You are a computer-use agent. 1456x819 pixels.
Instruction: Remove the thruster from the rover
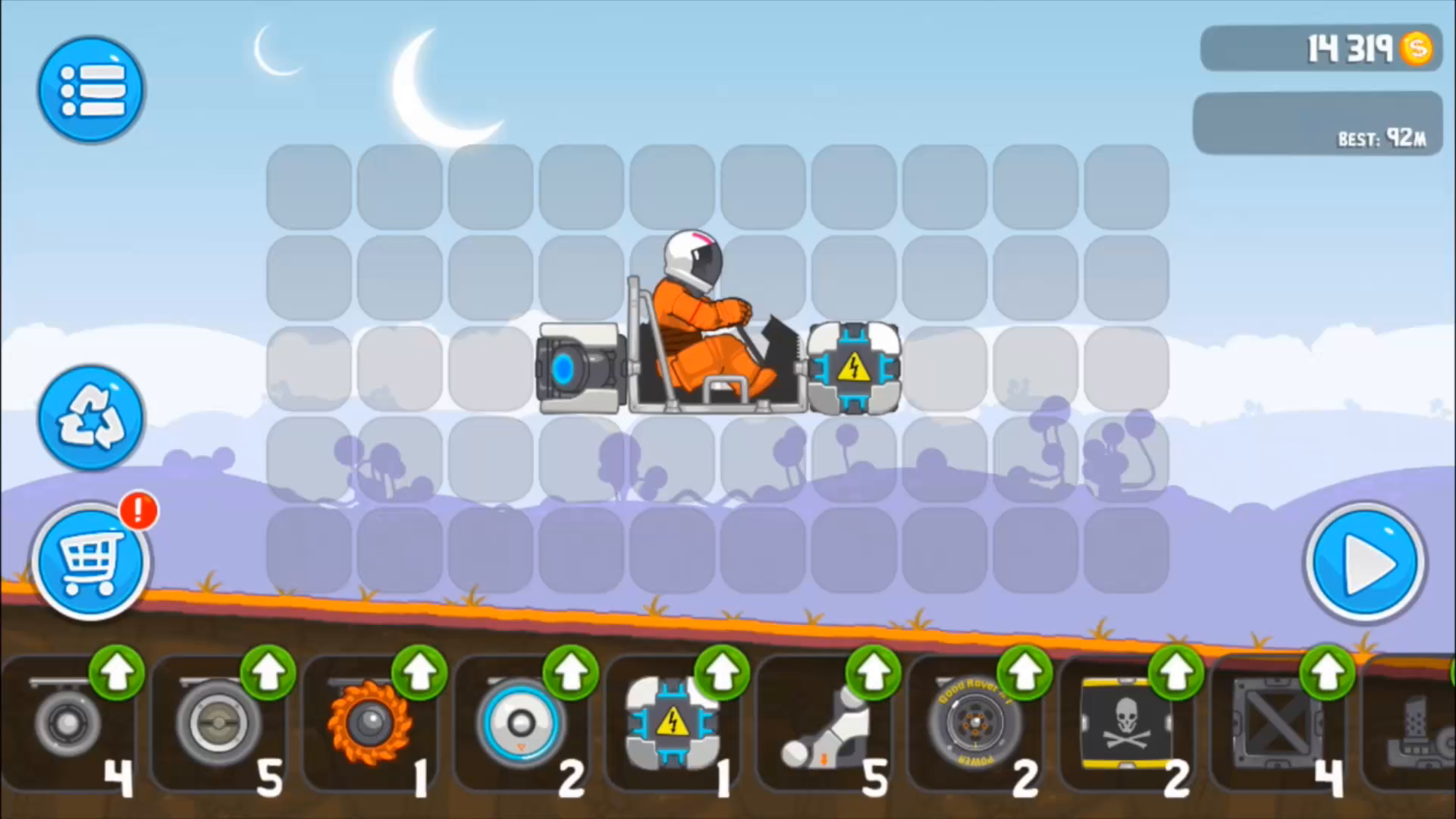[x=579, y=369]
